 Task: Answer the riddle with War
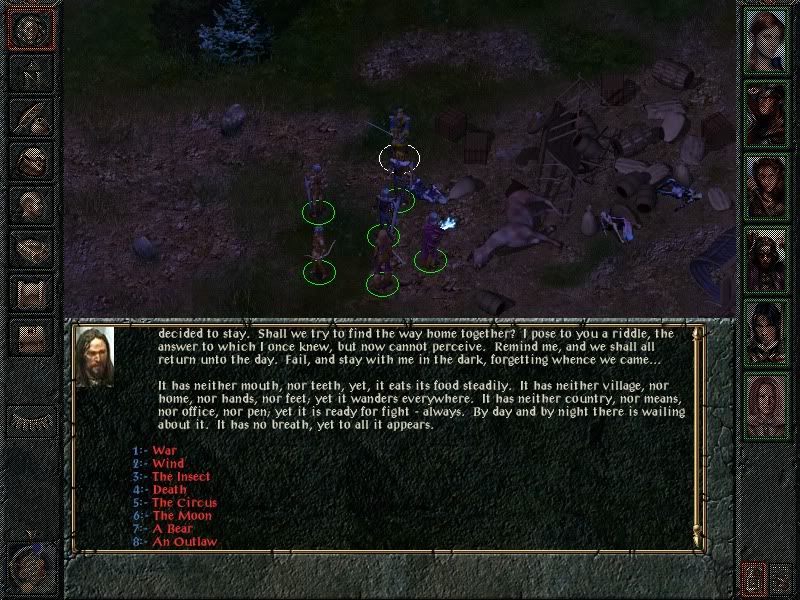click(x=164, y=451)
